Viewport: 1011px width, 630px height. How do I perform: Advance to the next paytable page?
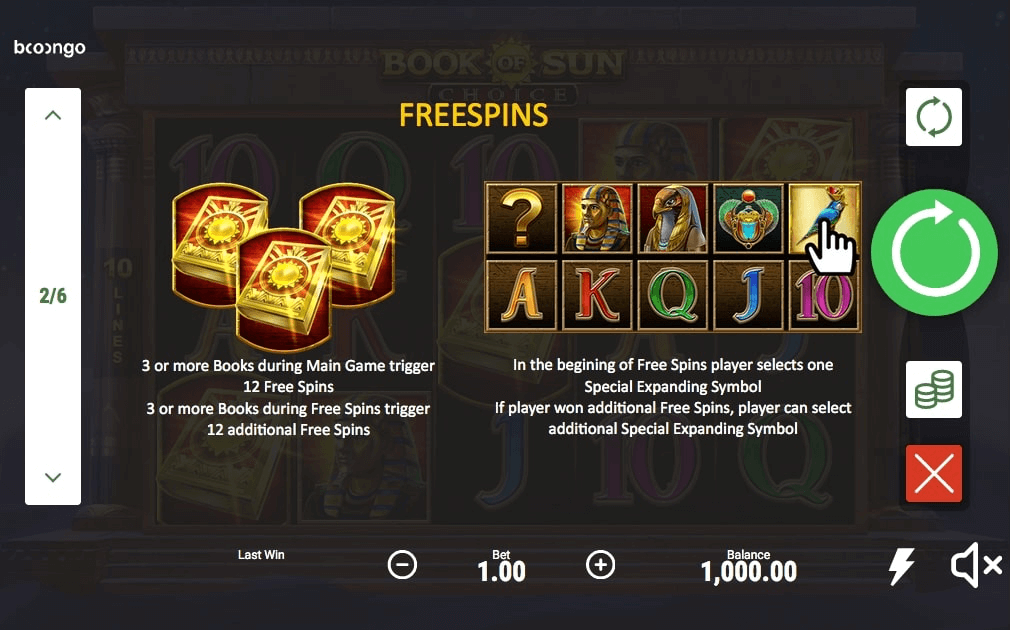coord(53,477)
